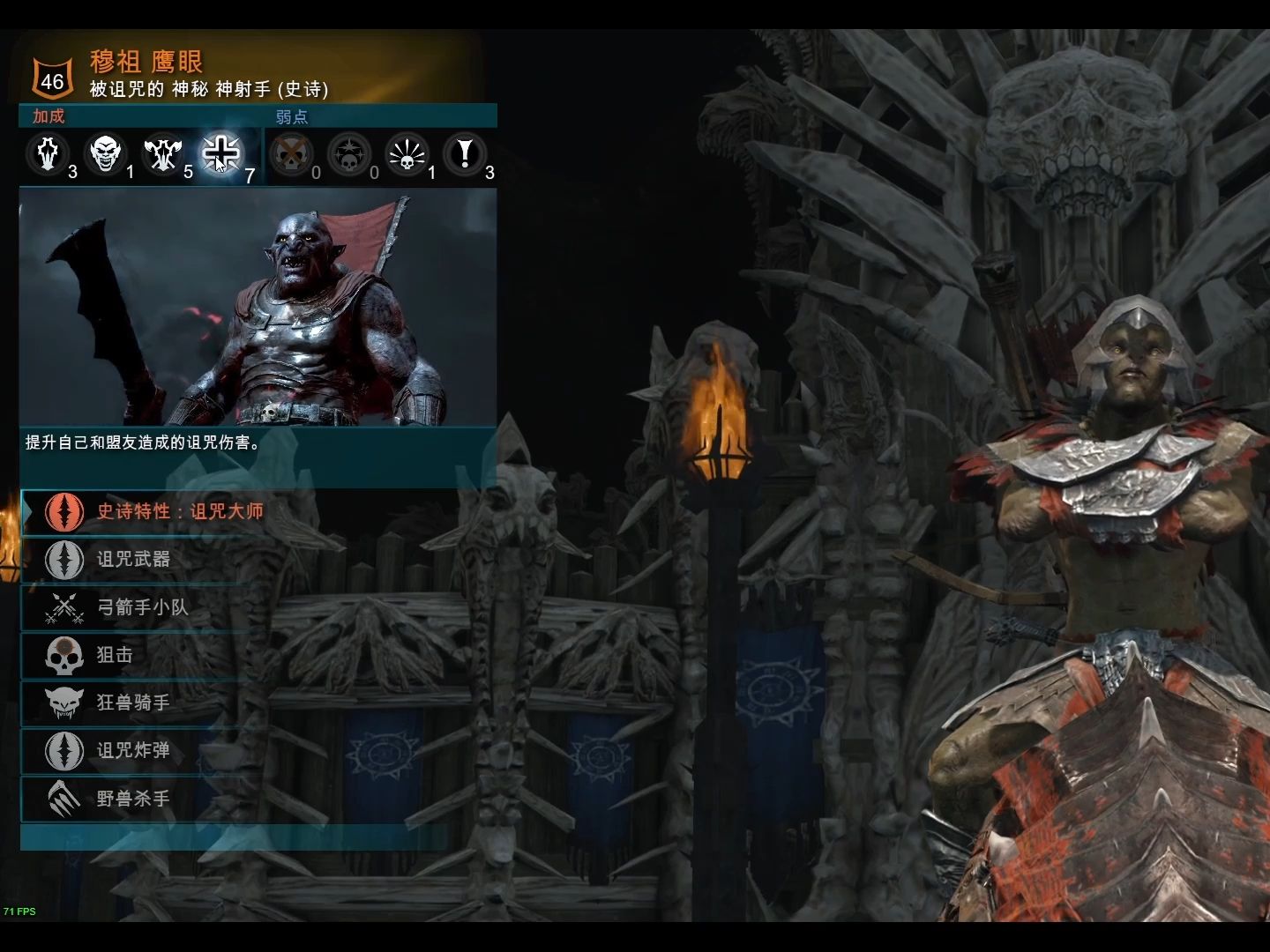Select the crossed axes shield bonus icon
Screen dimensions: 1270x952
click(x=163, y=154)
